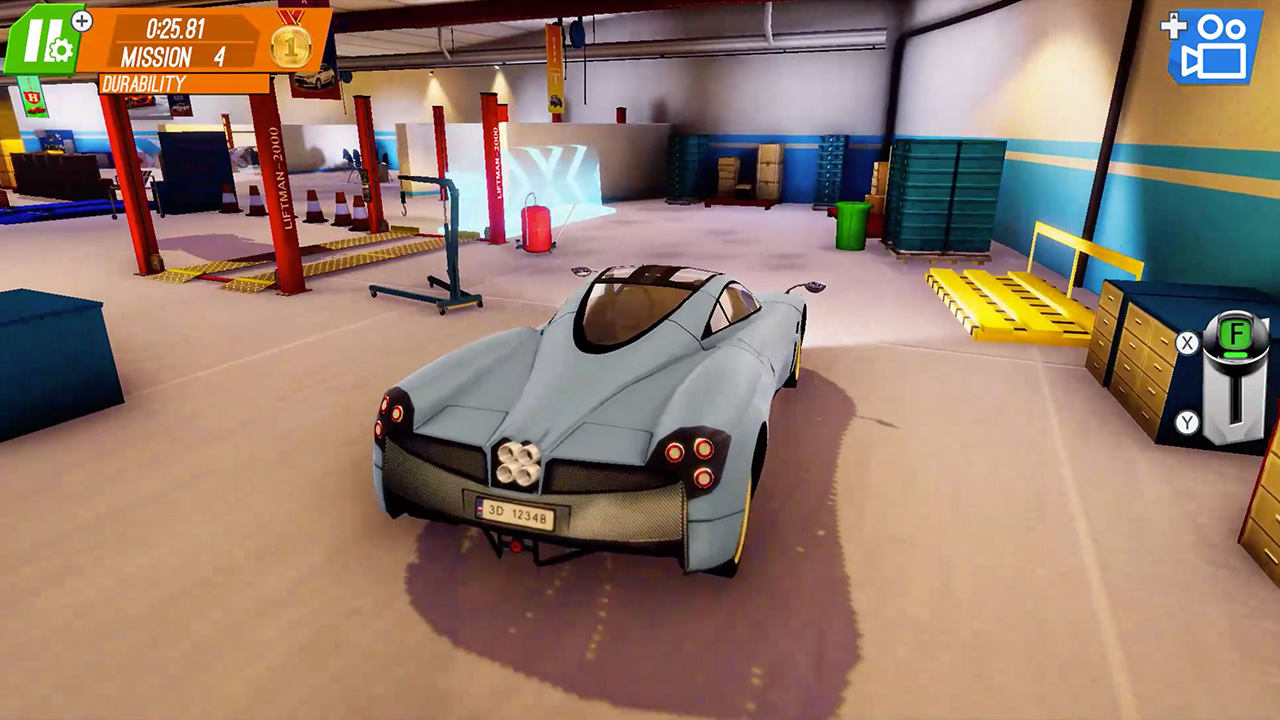Click the plus badge on the pause panel

coord(81,20)
